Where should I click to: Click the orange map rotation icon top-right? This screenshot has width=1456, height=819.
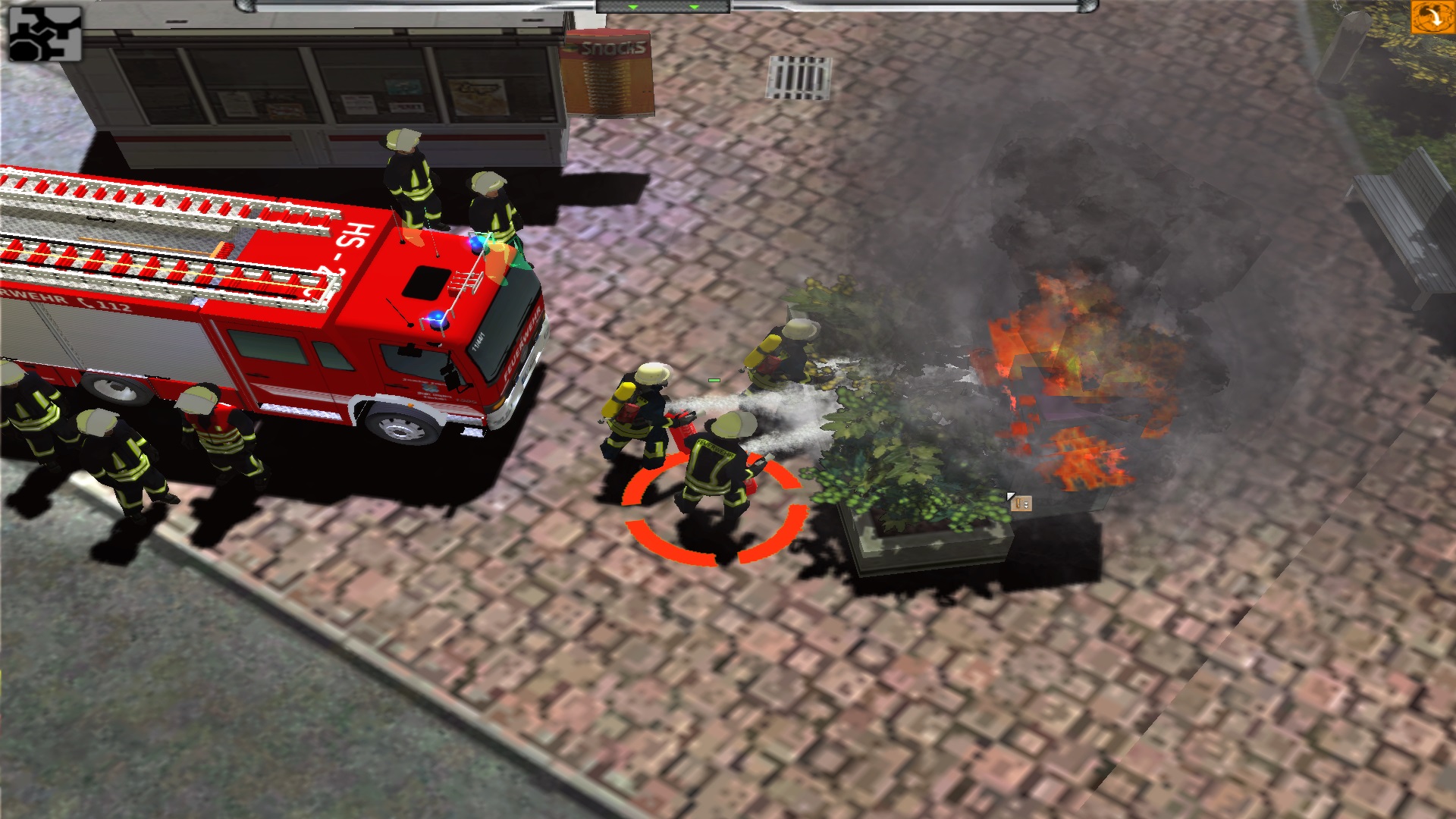[x=1432, y=17]
